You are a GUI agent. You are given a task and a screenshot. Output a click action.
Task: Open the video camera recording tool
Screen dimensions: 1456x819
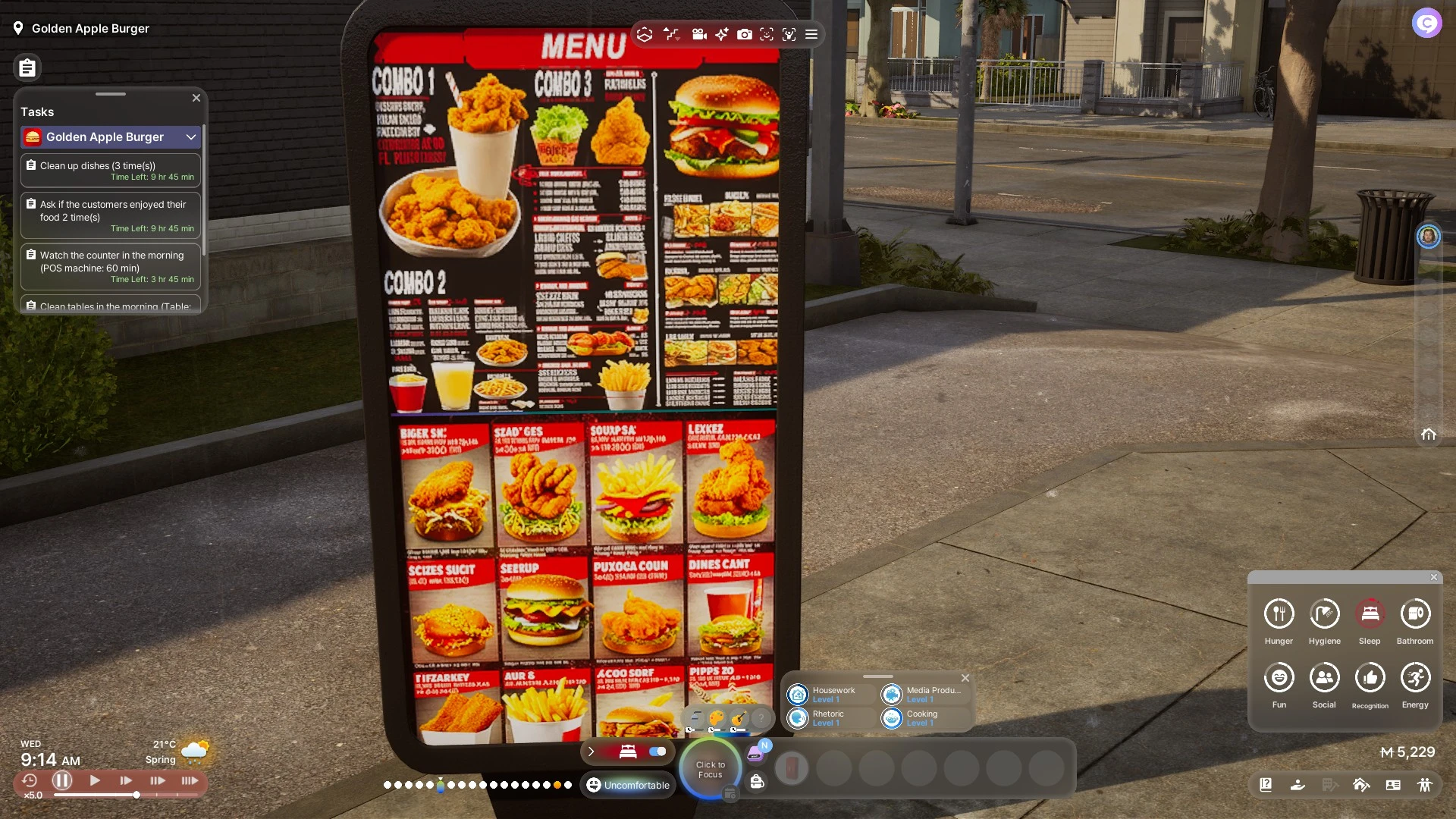click(699, 34)
